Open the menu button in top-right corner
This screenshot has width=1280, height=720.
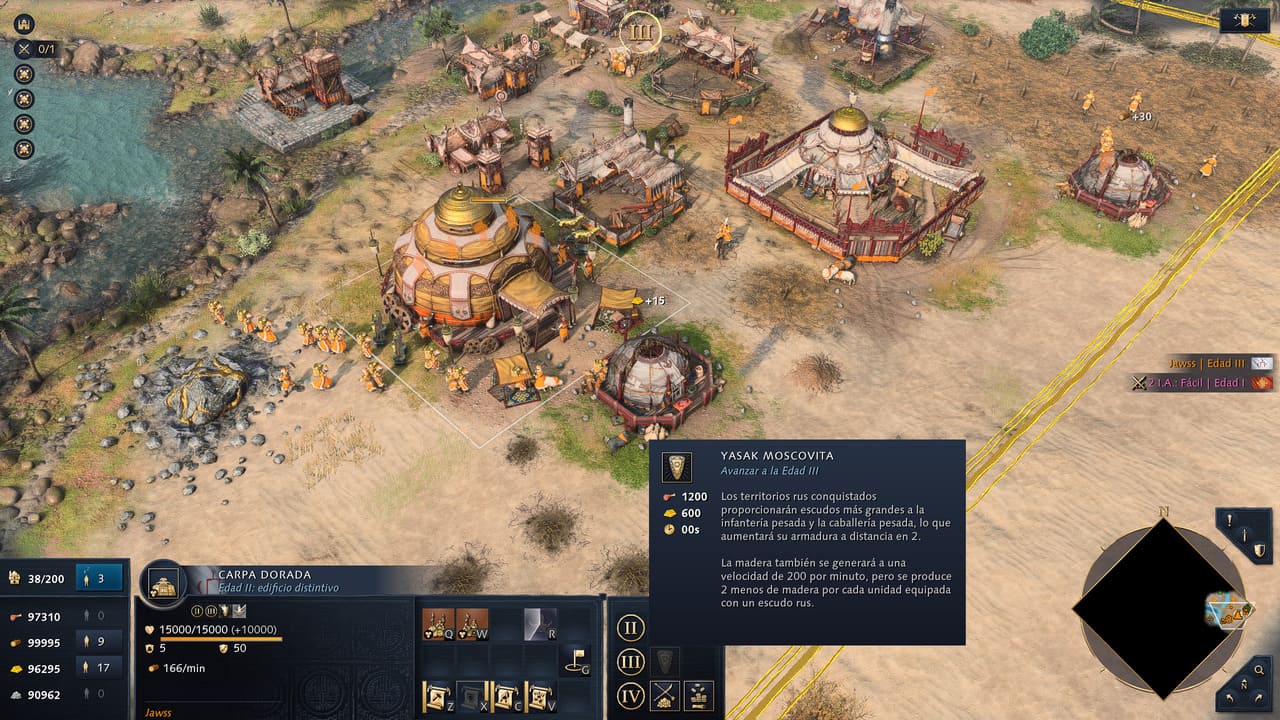pos(1245,22)
